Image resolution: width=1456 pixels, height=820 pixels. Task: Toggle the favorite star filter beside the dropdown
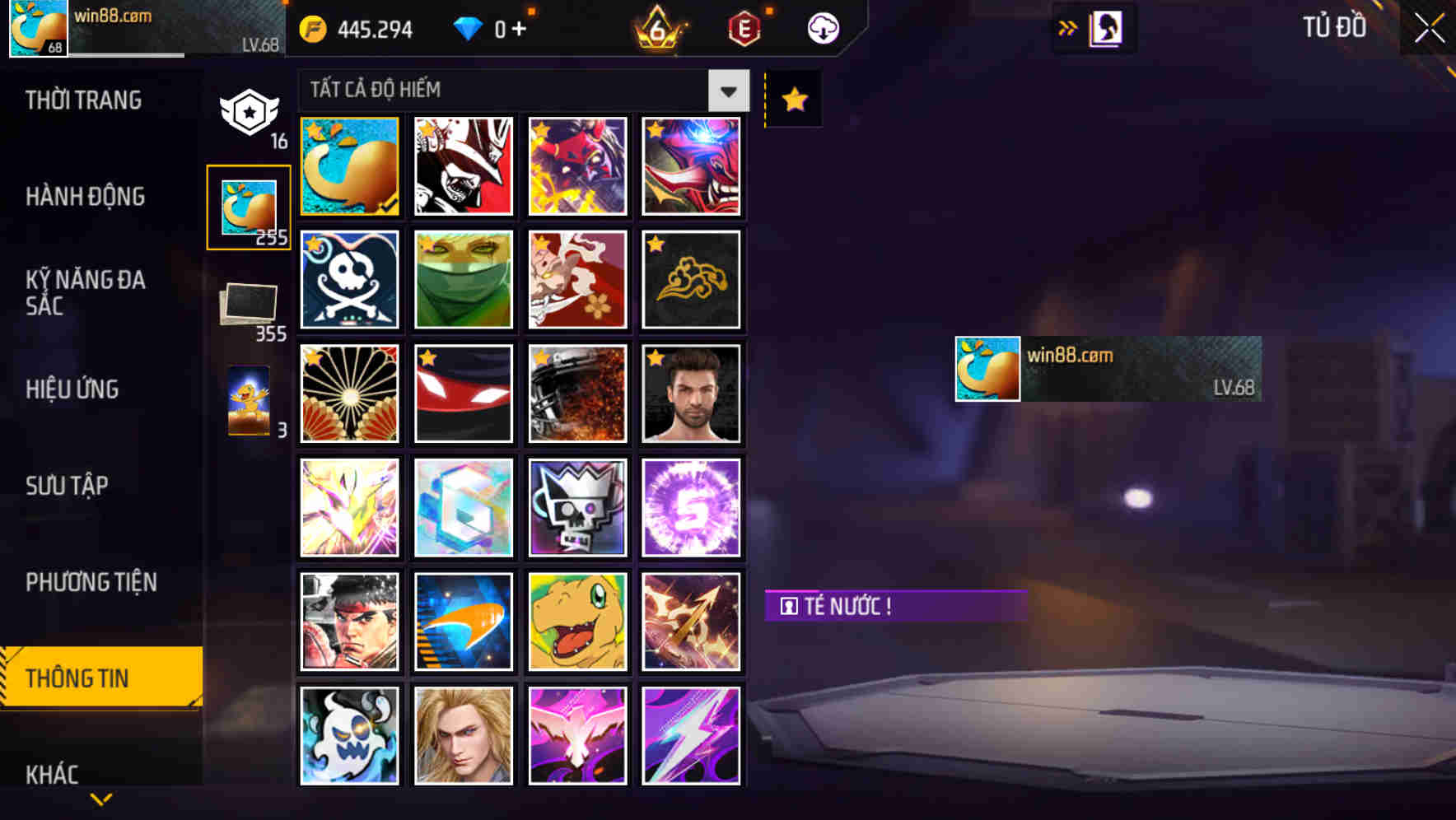792,99
